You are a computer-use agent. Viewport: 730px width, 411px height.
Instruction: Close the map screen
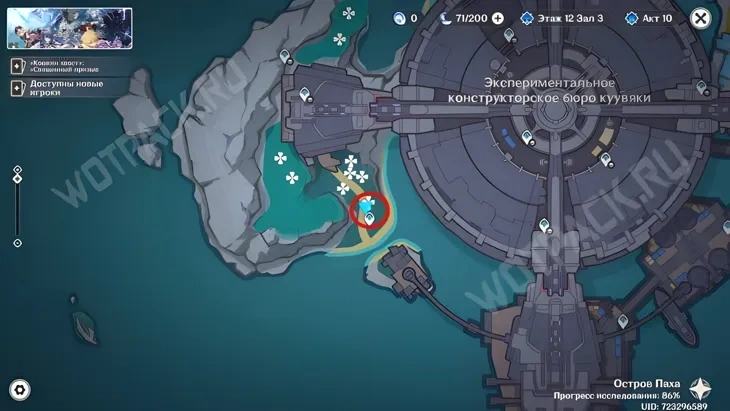point(701,18)
